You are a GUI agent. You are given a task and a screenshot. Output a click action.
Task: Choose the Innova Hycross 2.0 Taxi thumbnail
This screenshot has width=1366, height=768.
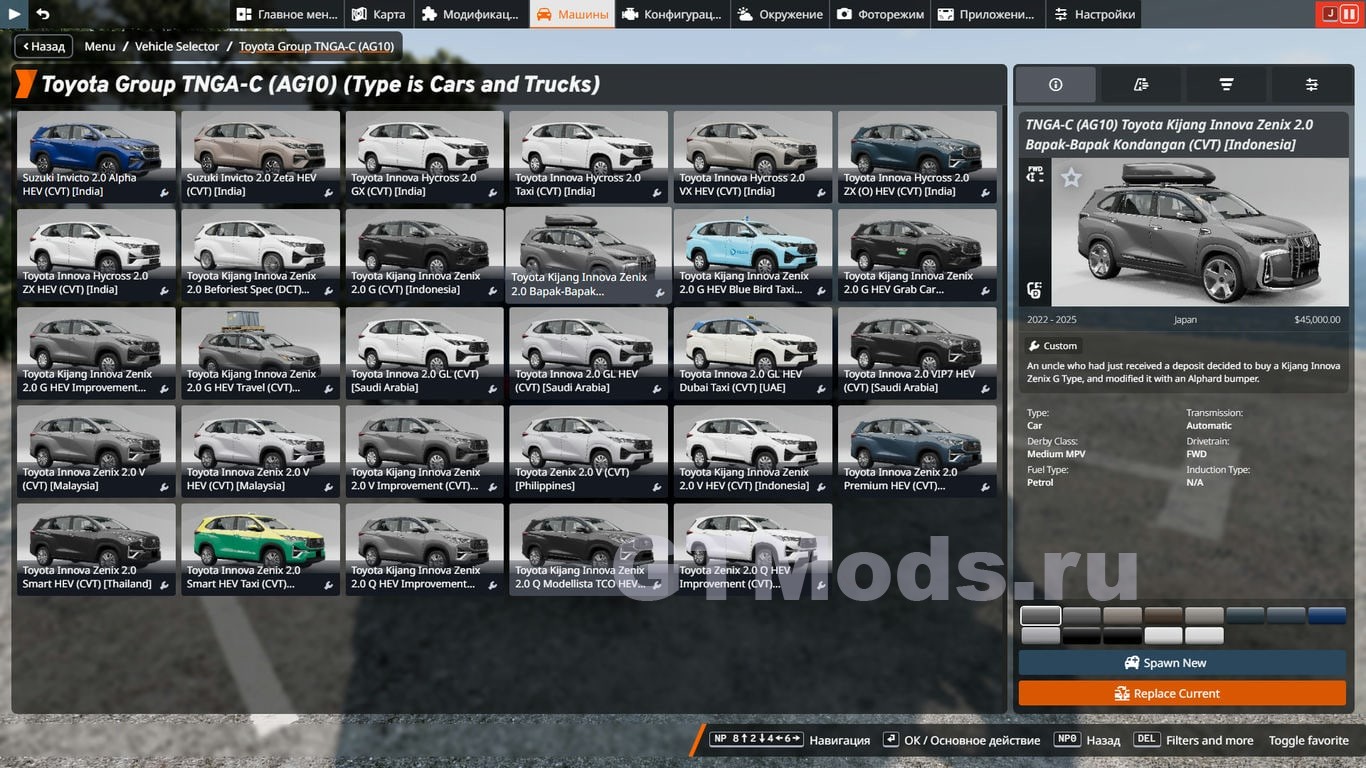[588, 156]
